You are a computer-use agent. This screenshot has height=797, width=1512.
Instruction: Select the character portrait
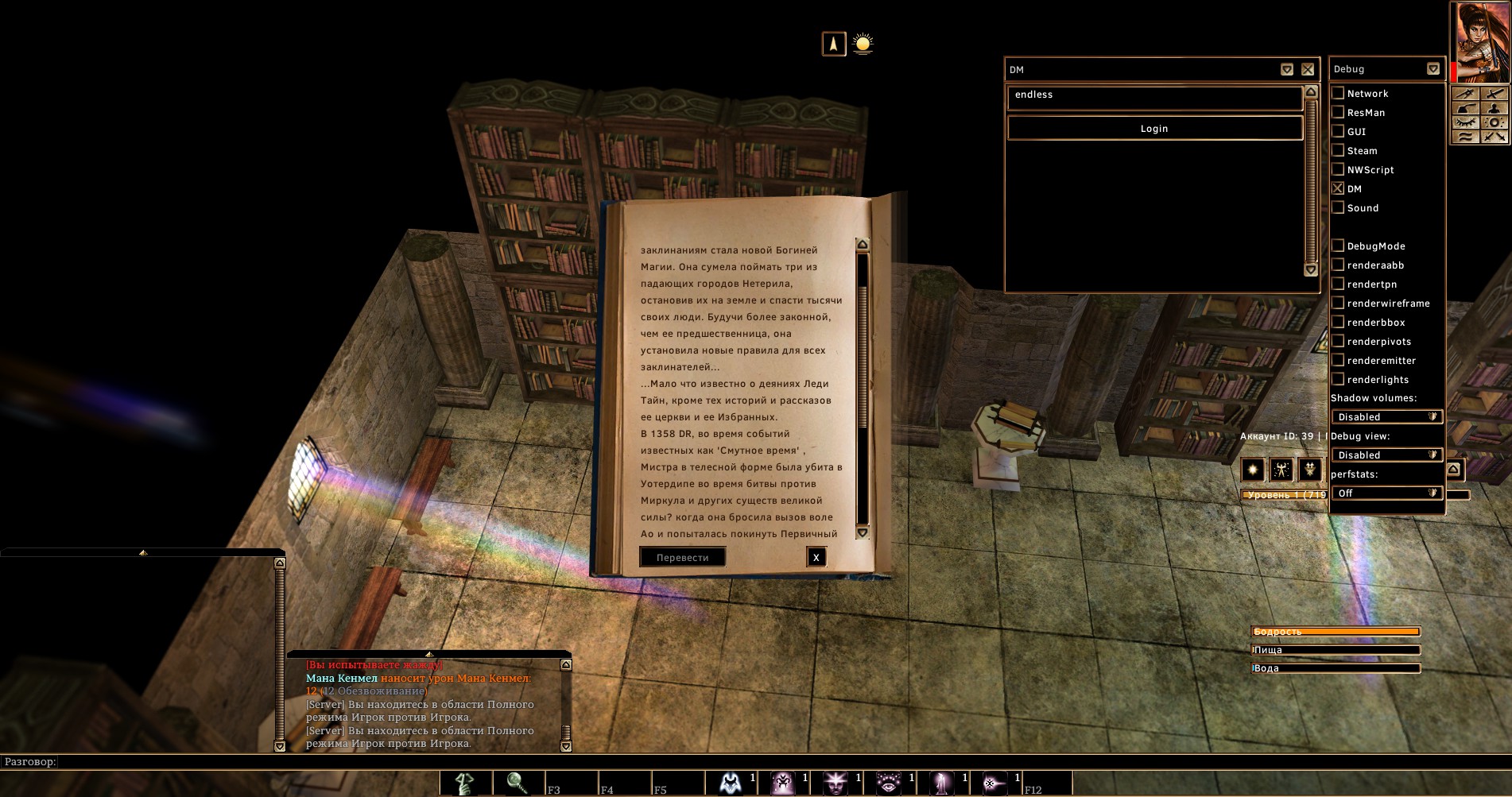click(x=1479, y=40)
